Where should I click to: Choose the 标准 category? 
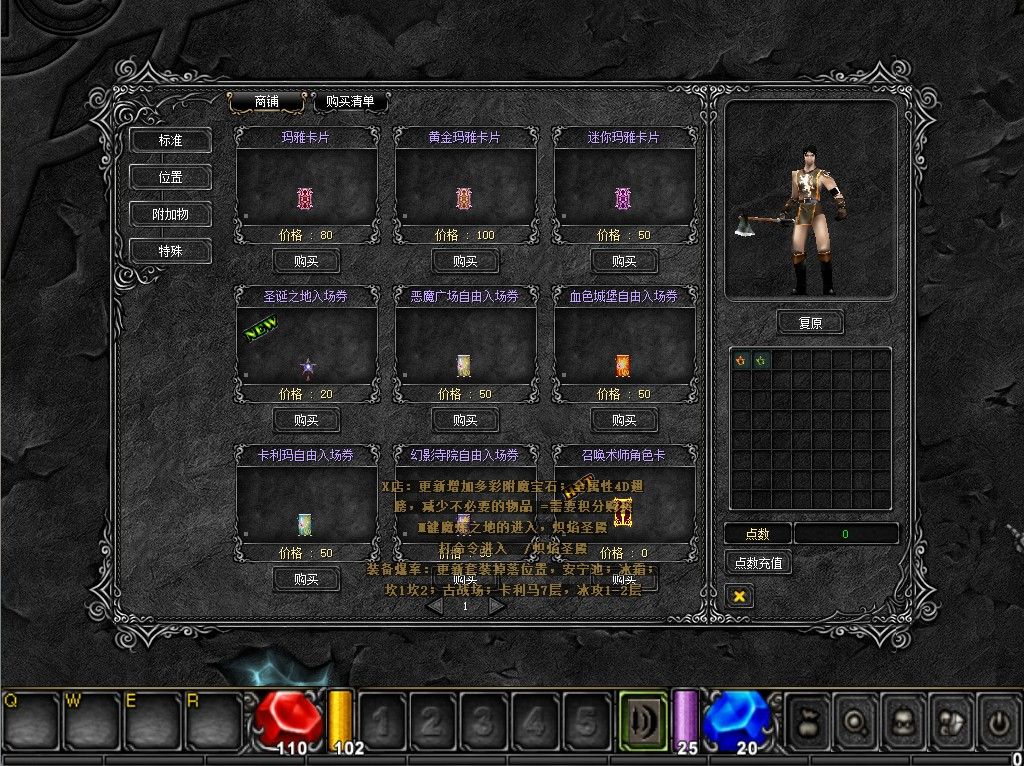tap(170, 141)
